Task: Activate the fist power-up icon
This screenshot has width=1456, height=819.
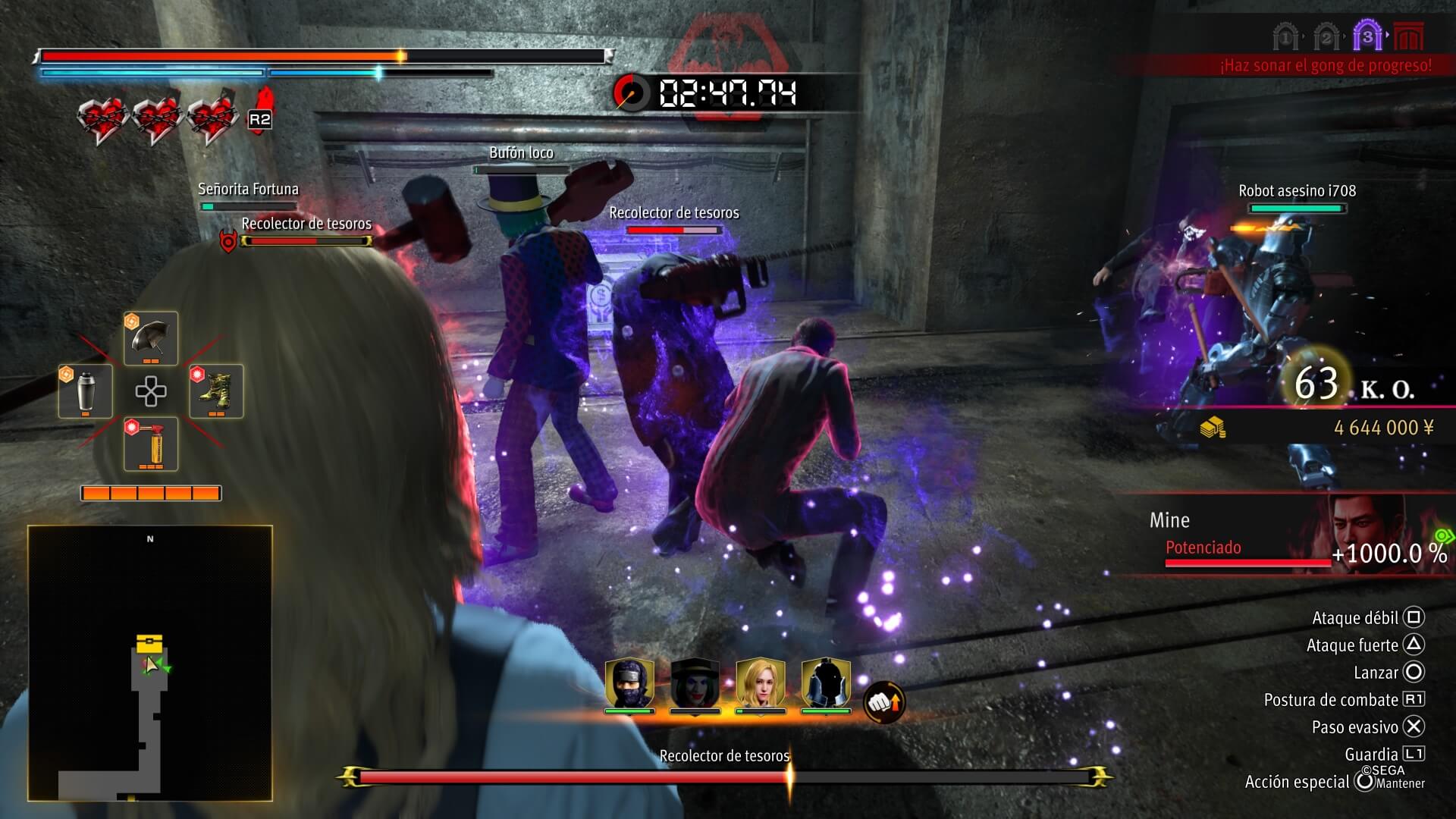Action: point(884,703)
